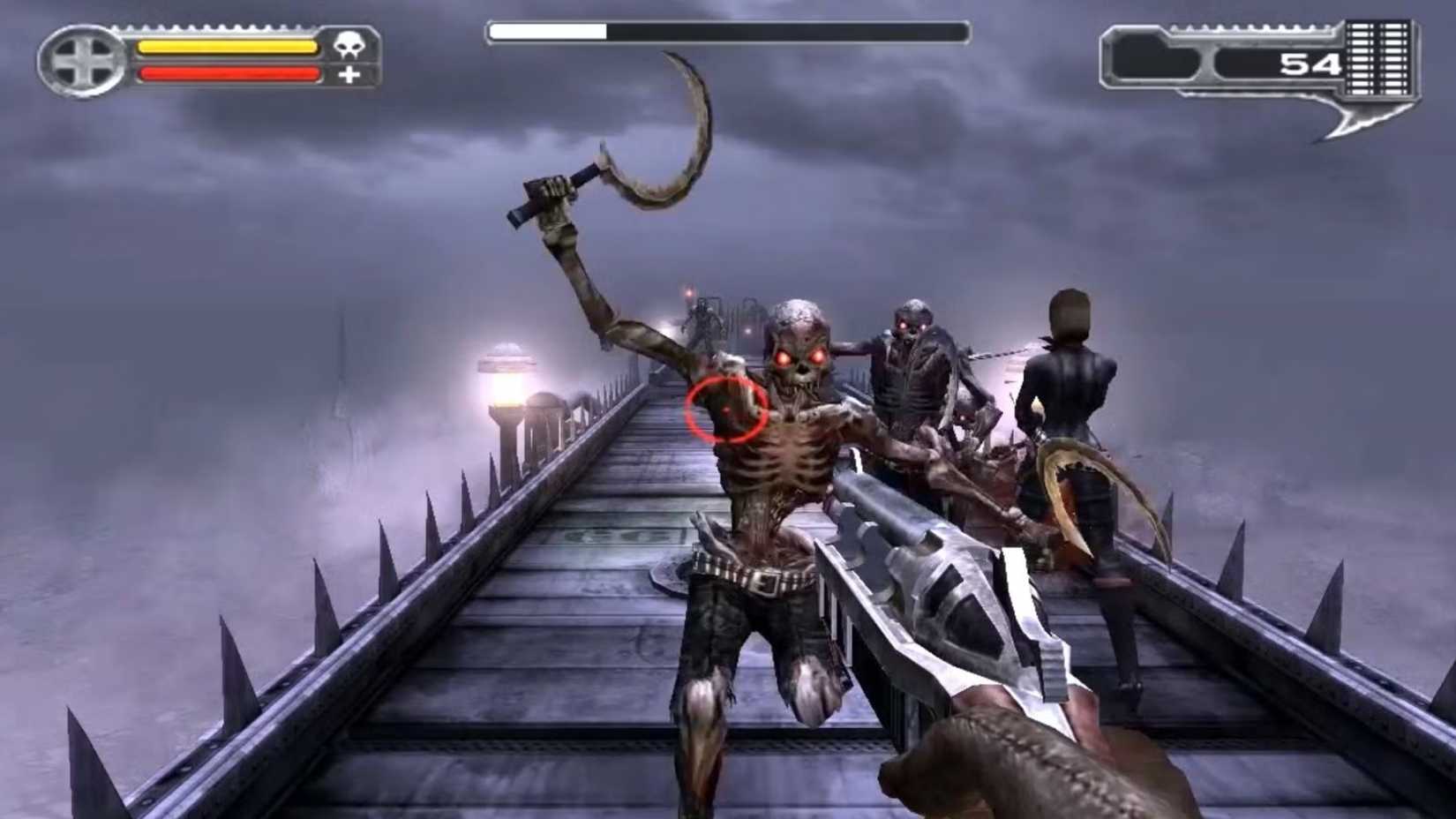
Task: Select the serrated edge of the health meter
Action: tap(211, 28)
